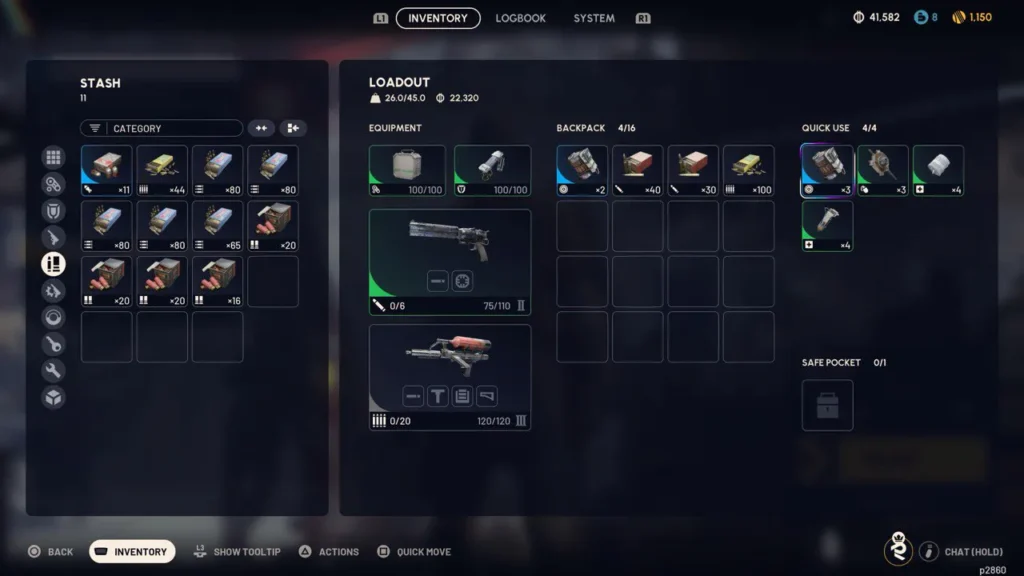Click the empty Safe Pocket slot
The height and width of the screenshot is (576, 1024).
[827, 405]
